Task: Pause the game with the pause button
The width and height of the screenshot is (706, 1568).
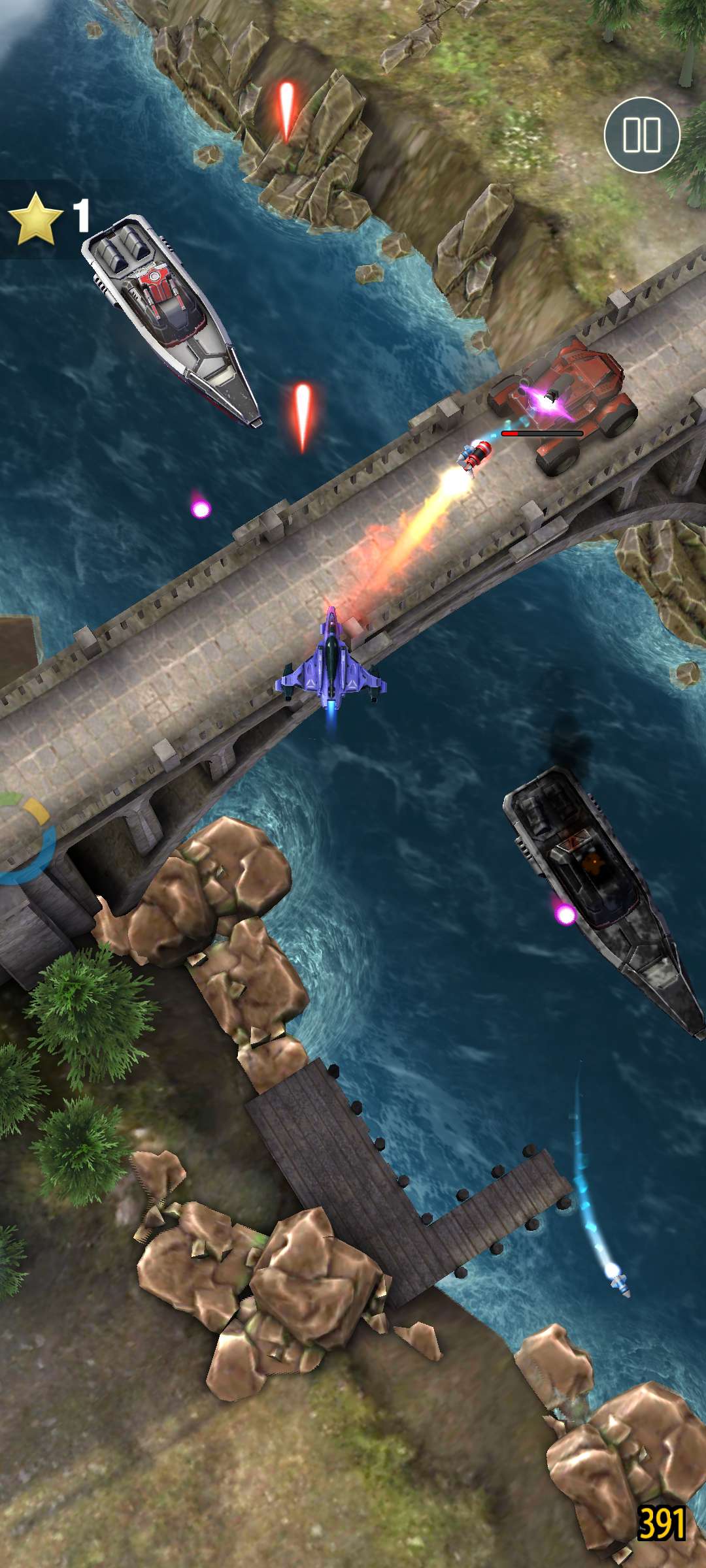Action: coord(641,135)
